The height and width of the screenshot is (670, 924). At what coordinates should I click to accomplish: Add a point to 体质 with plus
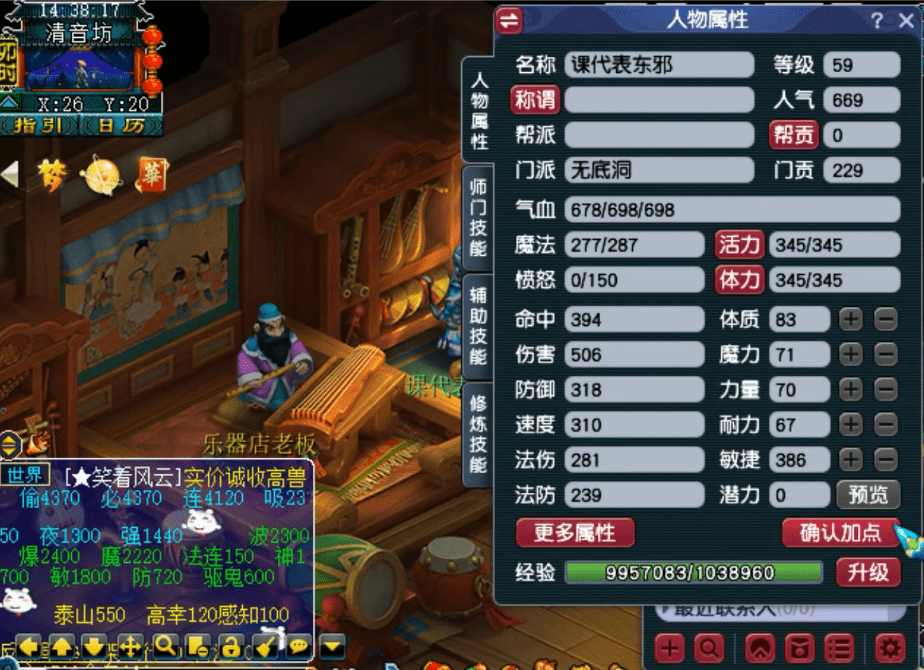click(850, 320)
